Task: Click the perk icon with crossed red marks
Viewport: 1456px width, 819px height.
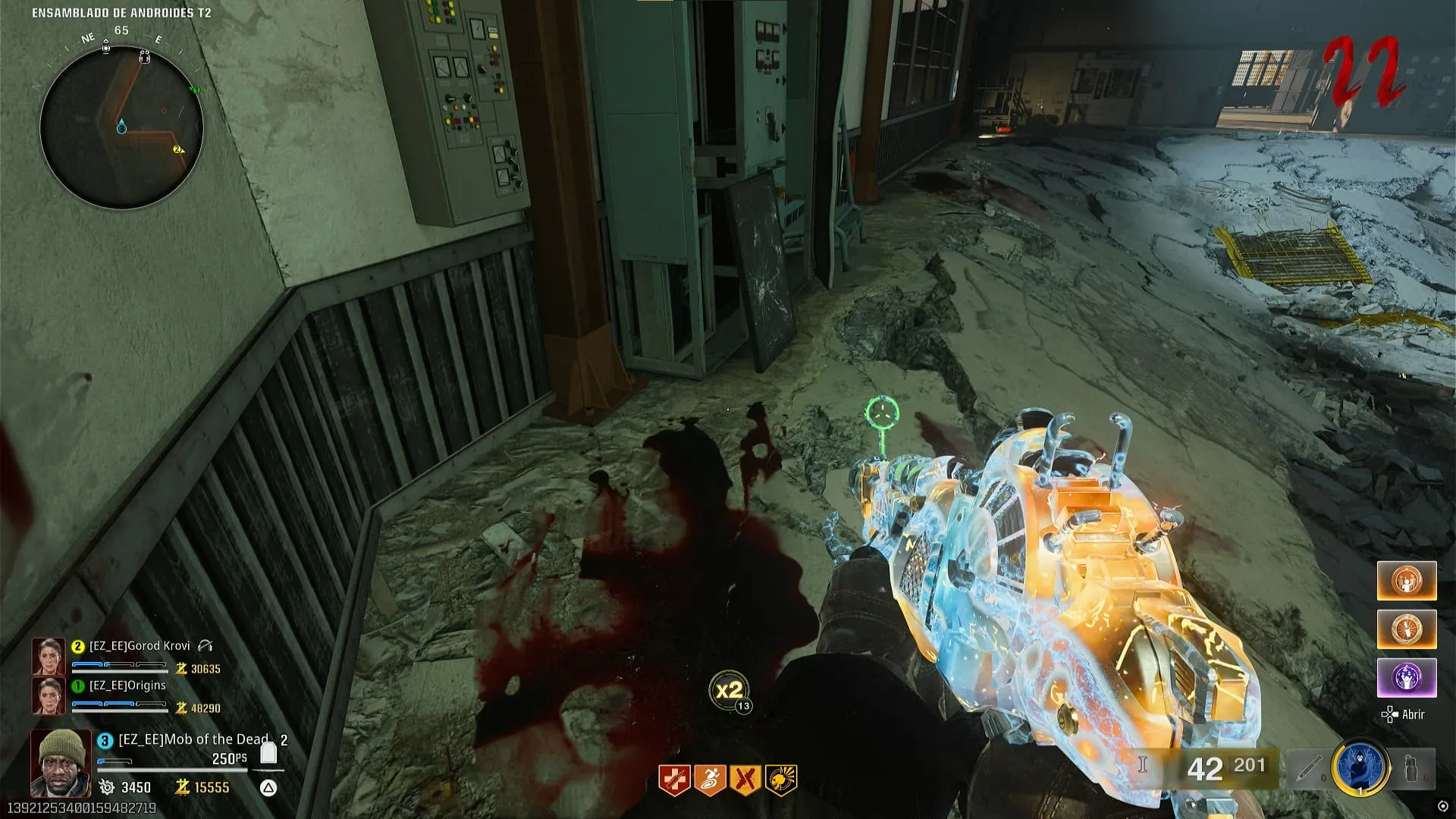Action: point(745,780)
